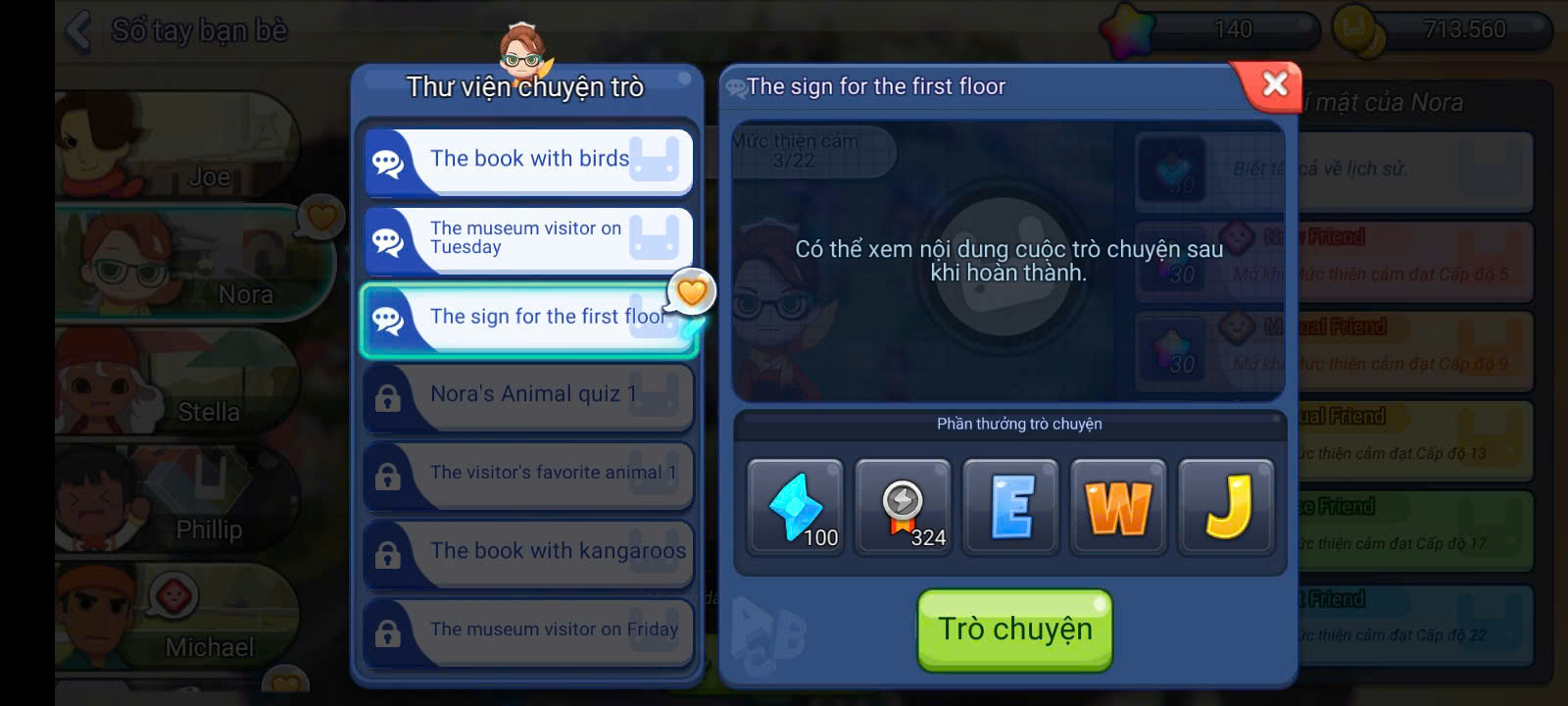Select Michael in the friends list

coord(176,618)
